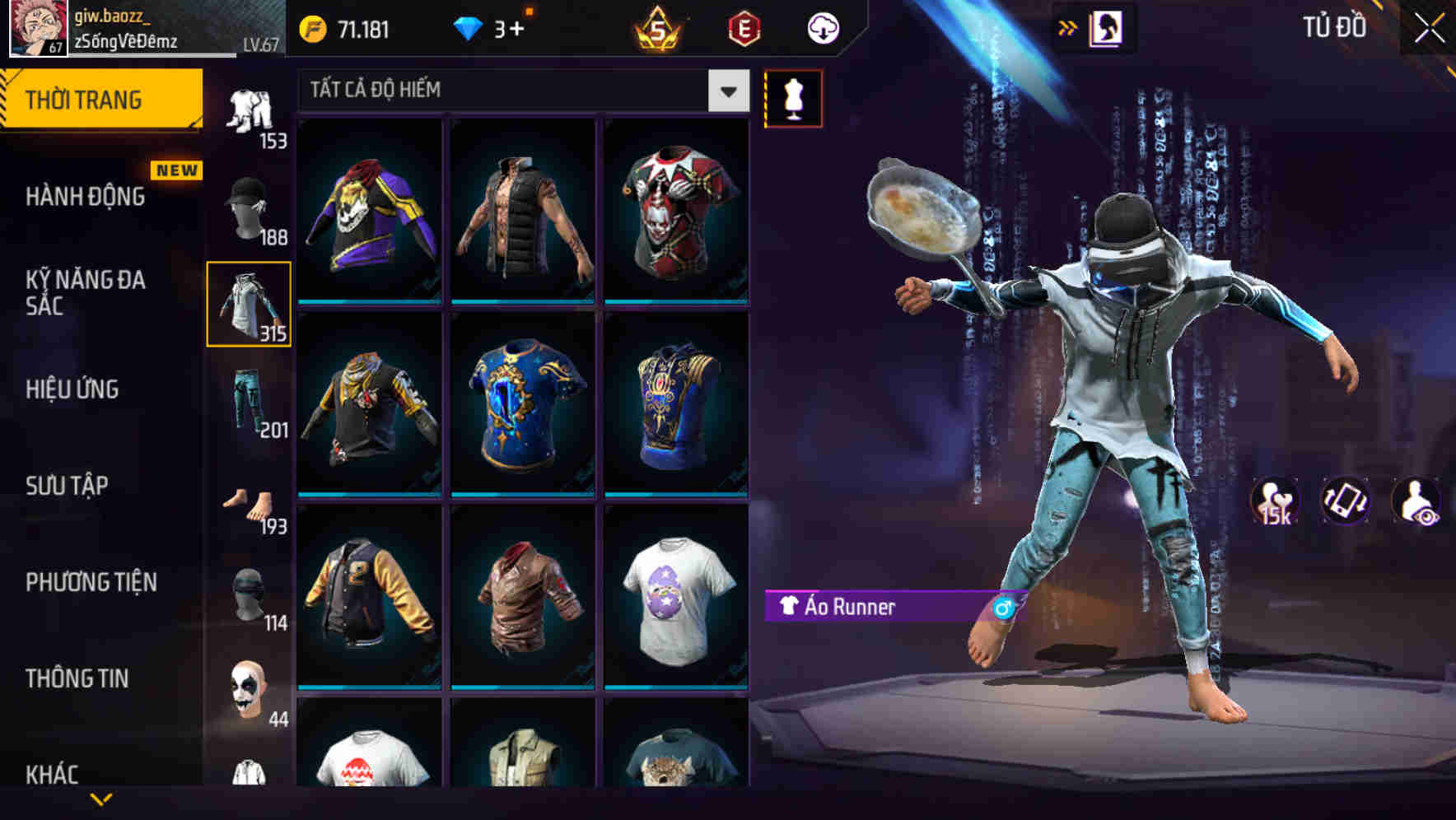Open the PHƯƠNG TIỆN category

[x=91, y=582]
